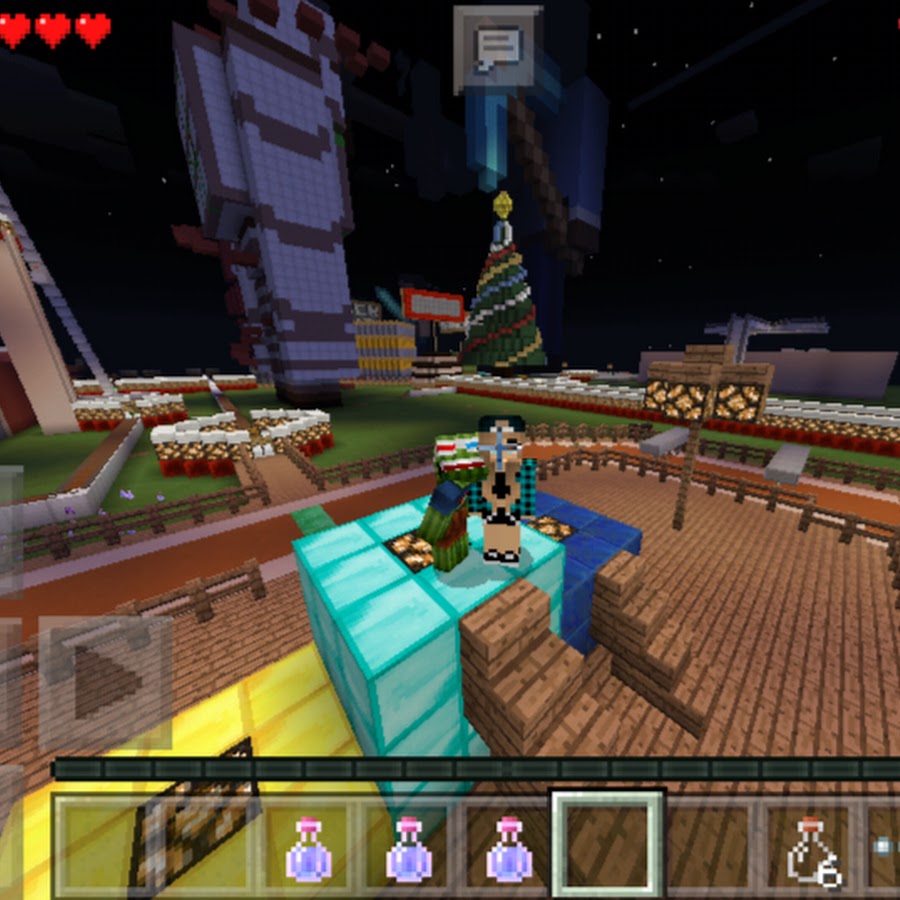Tap the move-right arrow on the D-pad
This screenshot has height=900, width=900.
pyautogui.click(x=105, y=683)
